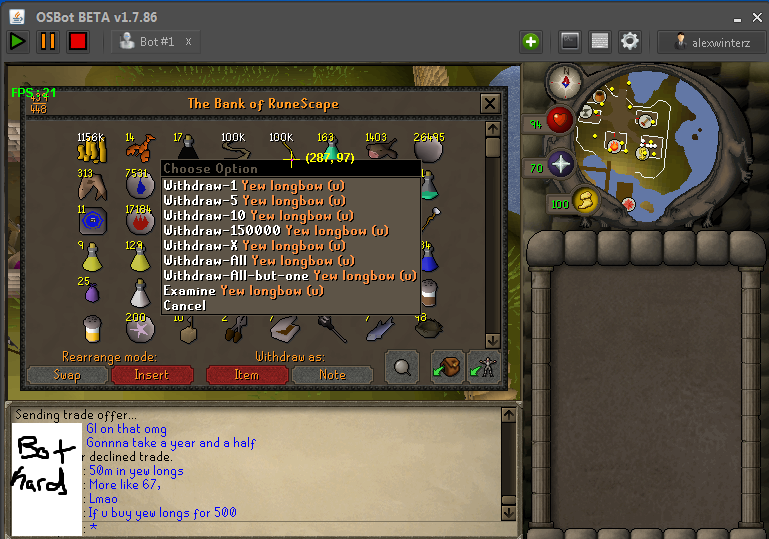769x539 pixels.
Task: Set rearrange mode to Insert
Action: tap(151, 375)
